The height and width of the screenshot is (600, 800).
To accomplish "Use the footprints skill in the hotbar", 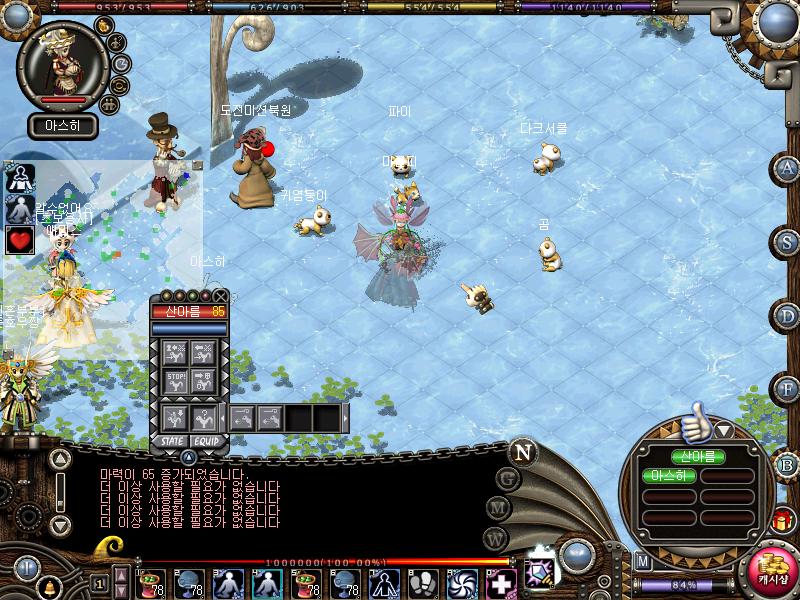I will tap(425, 583).
